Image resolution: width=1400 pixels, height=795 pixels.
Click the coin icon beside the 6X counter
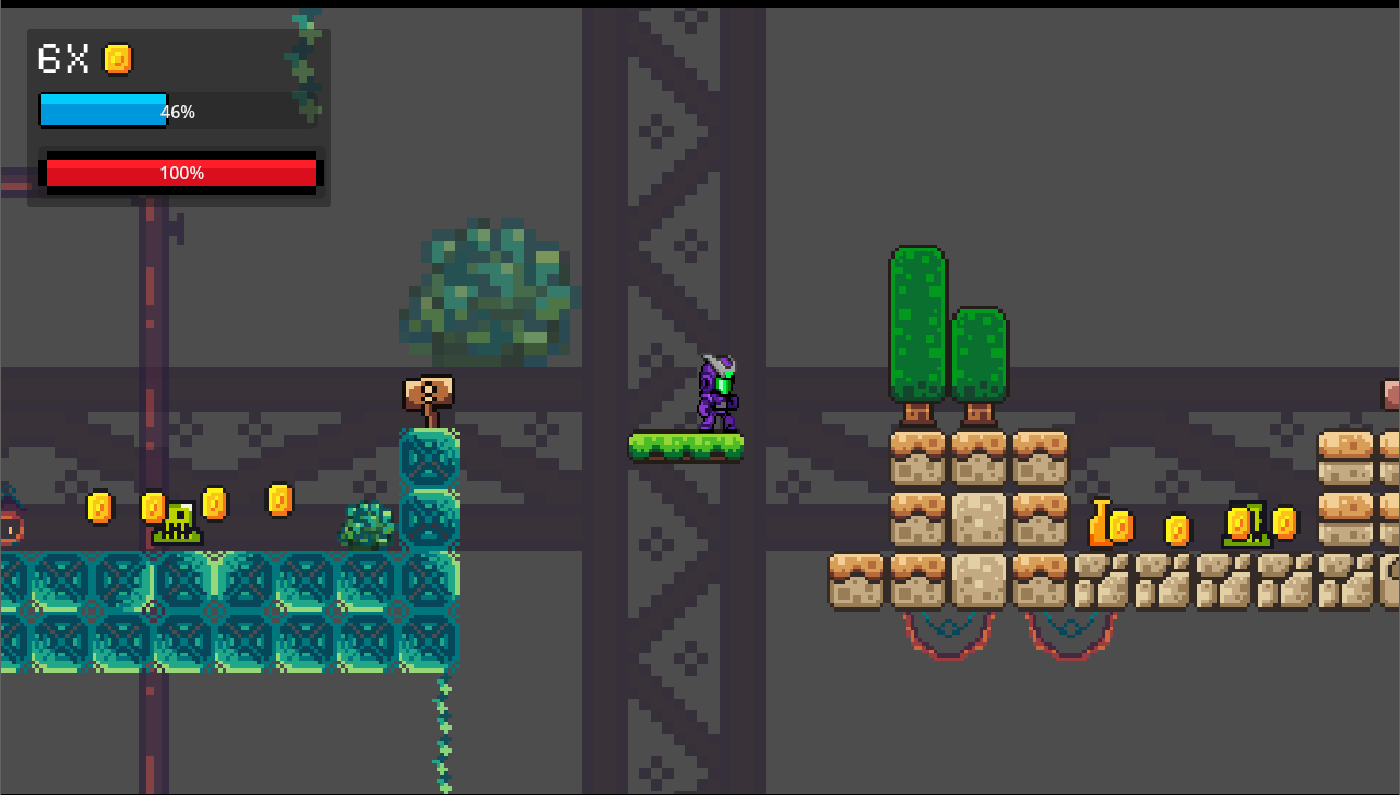[119, 60]
